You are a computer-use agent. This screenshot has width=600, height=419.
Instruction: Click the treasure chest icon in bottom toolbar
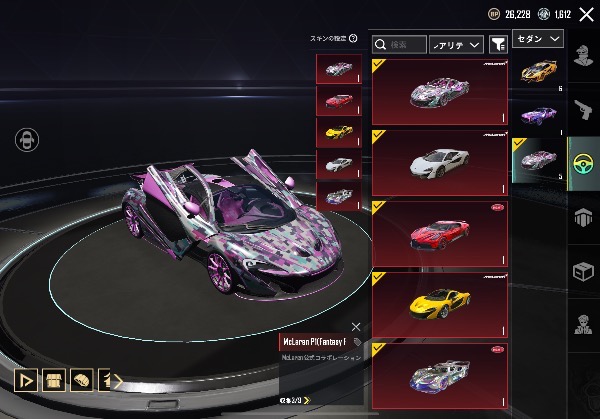coord(53,381)
